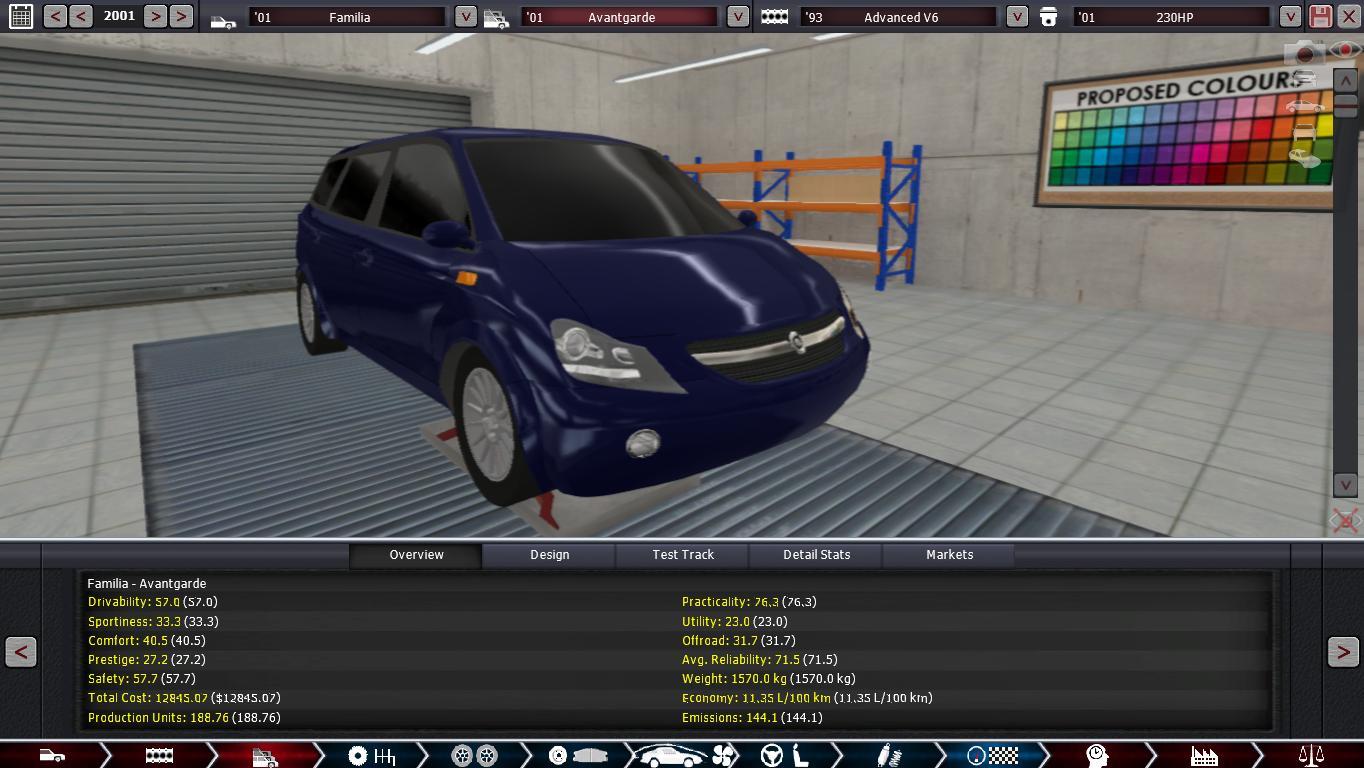The width and height of the screenshot is (1364, 768).
Task: Open the factory step in the bottom bar
Action: (1203, 755)
